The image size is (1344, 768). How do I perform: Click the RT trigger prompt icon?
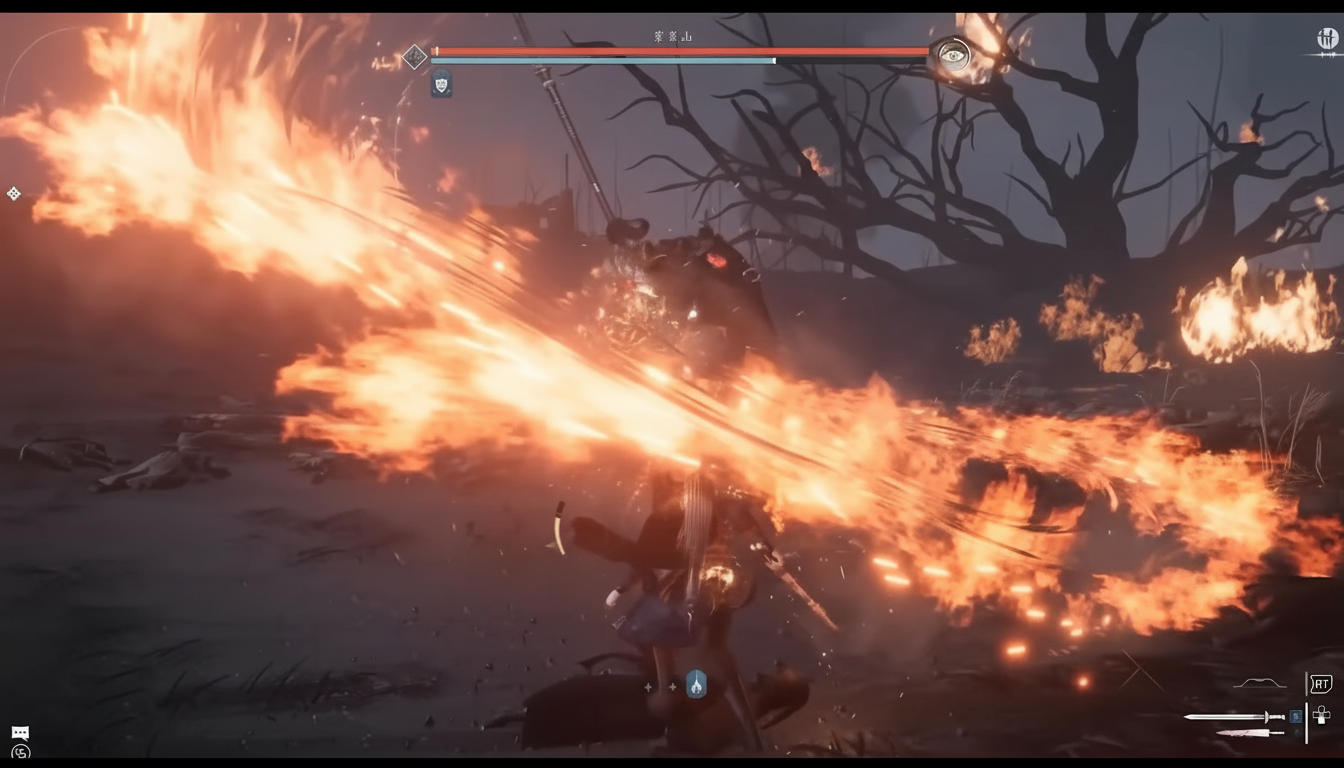[x=1321, y=684]
